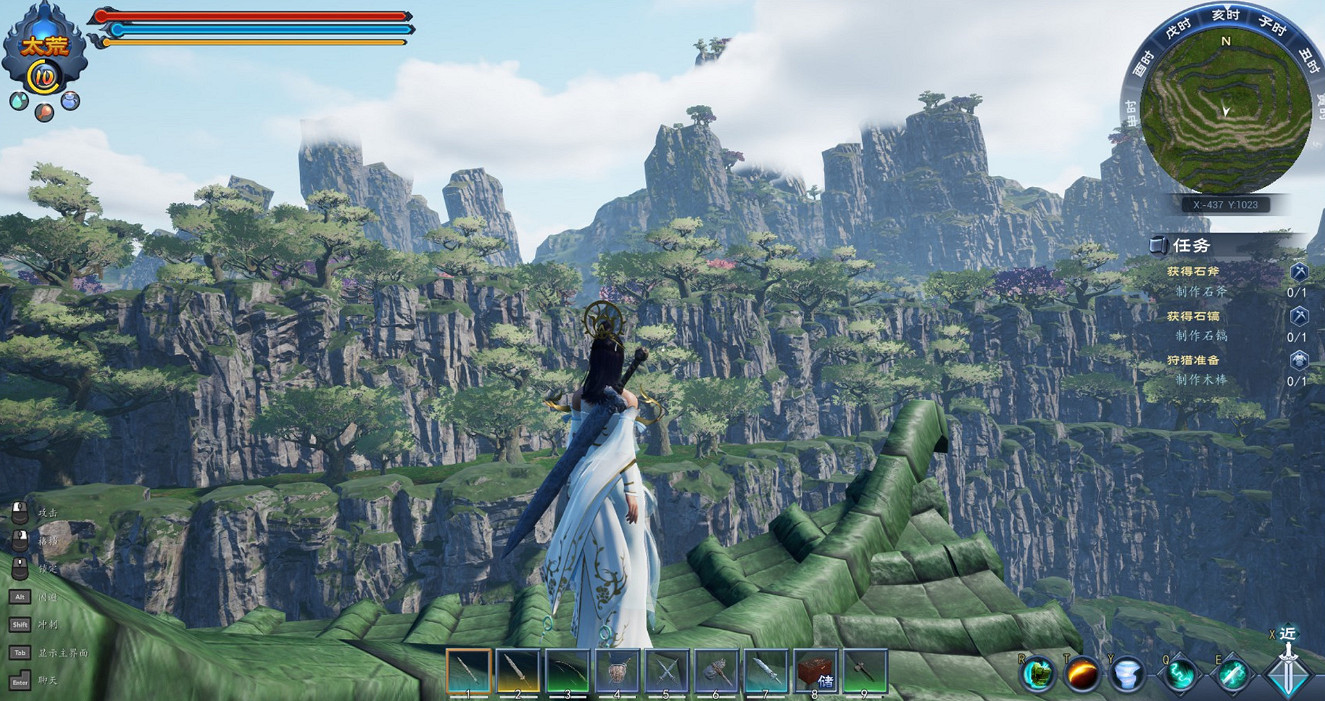1325x701 pixels.
Task: Select the spear in hotbar slot 1
Action: tap(468, 671)
